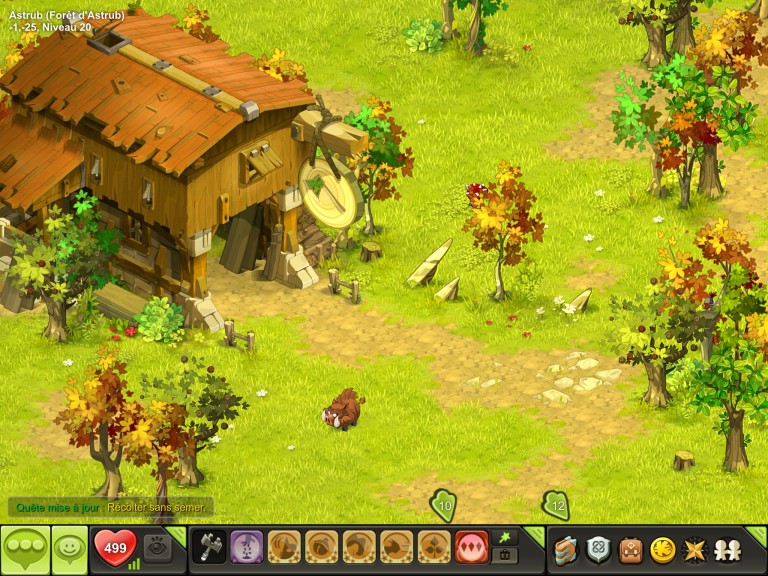Screen dimensions: 768x576
Task: Open the chat speech bubble button
Action: coord(25,549)
